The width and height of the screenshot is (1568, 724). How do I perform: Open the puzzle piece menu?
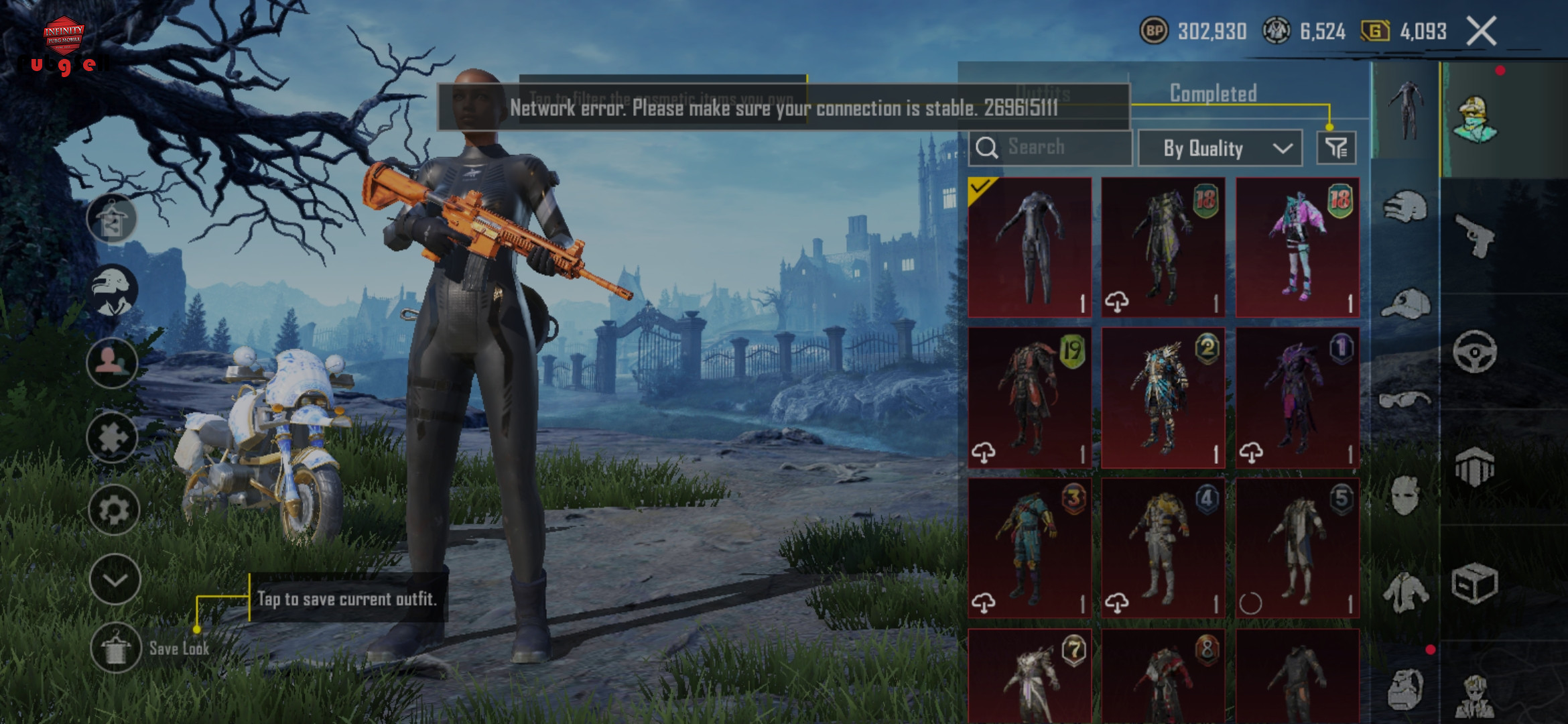click(x=113, y=438)
